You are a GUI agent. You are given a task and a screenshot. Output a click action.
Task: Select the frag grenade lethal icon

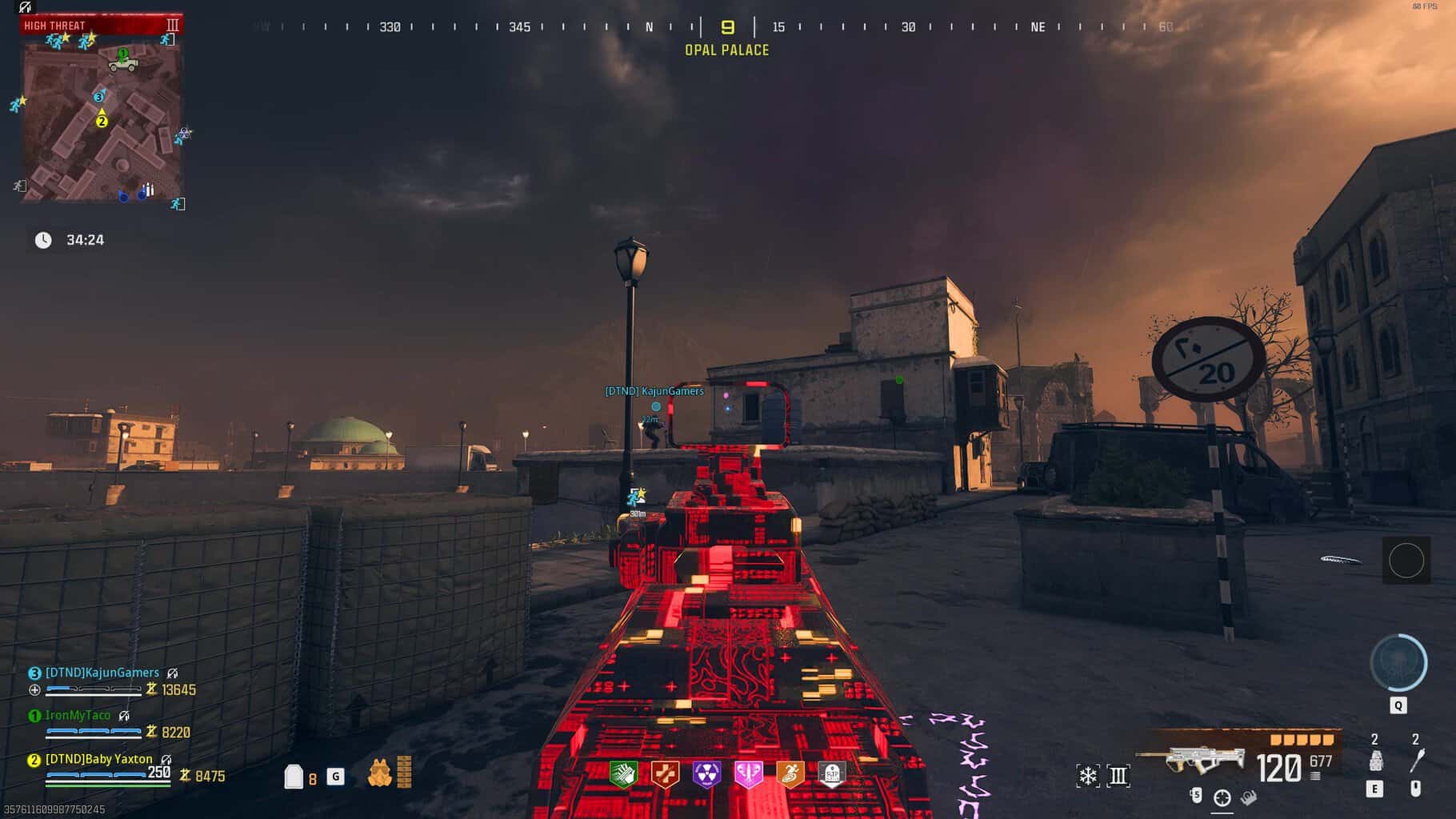(1377, 760)
